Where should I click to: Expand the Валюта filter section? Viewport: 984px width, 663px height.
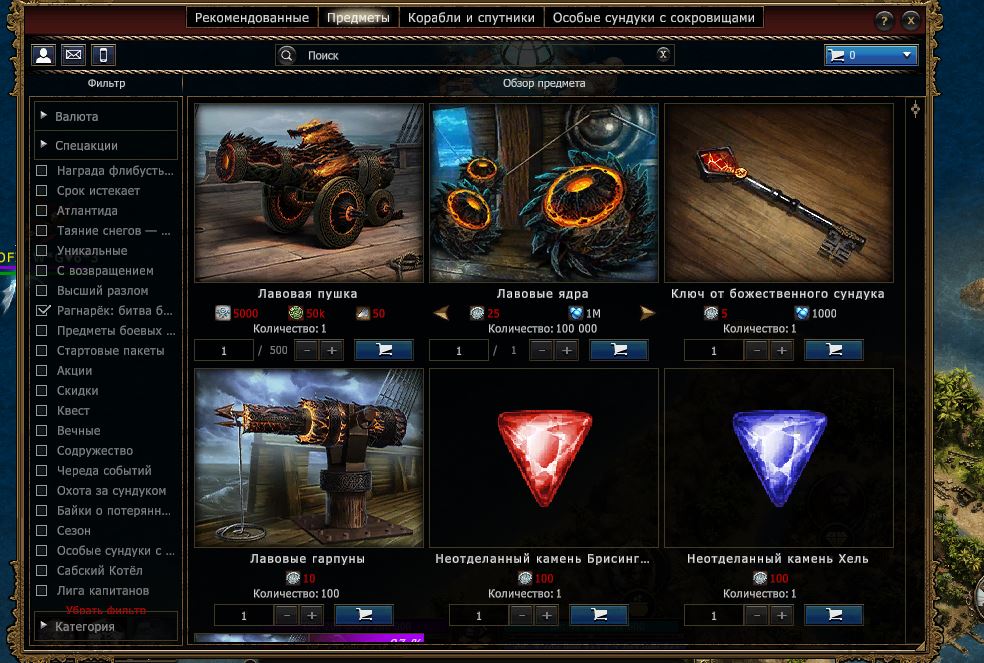tap(105, 117)
